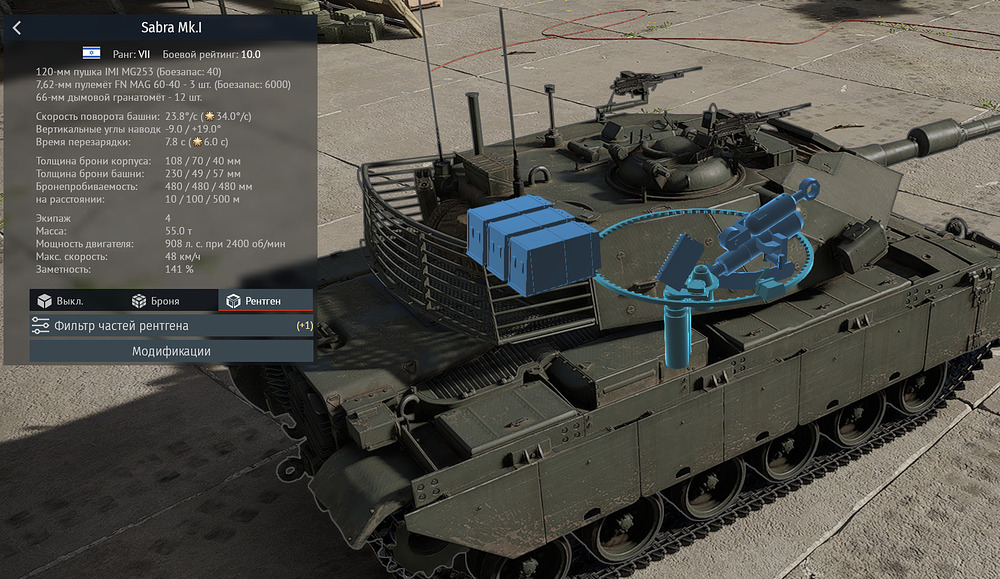Switch to the Выкл. view tab
The image size is (1000, 579).
pyautogui.click(x=60, y=300)
